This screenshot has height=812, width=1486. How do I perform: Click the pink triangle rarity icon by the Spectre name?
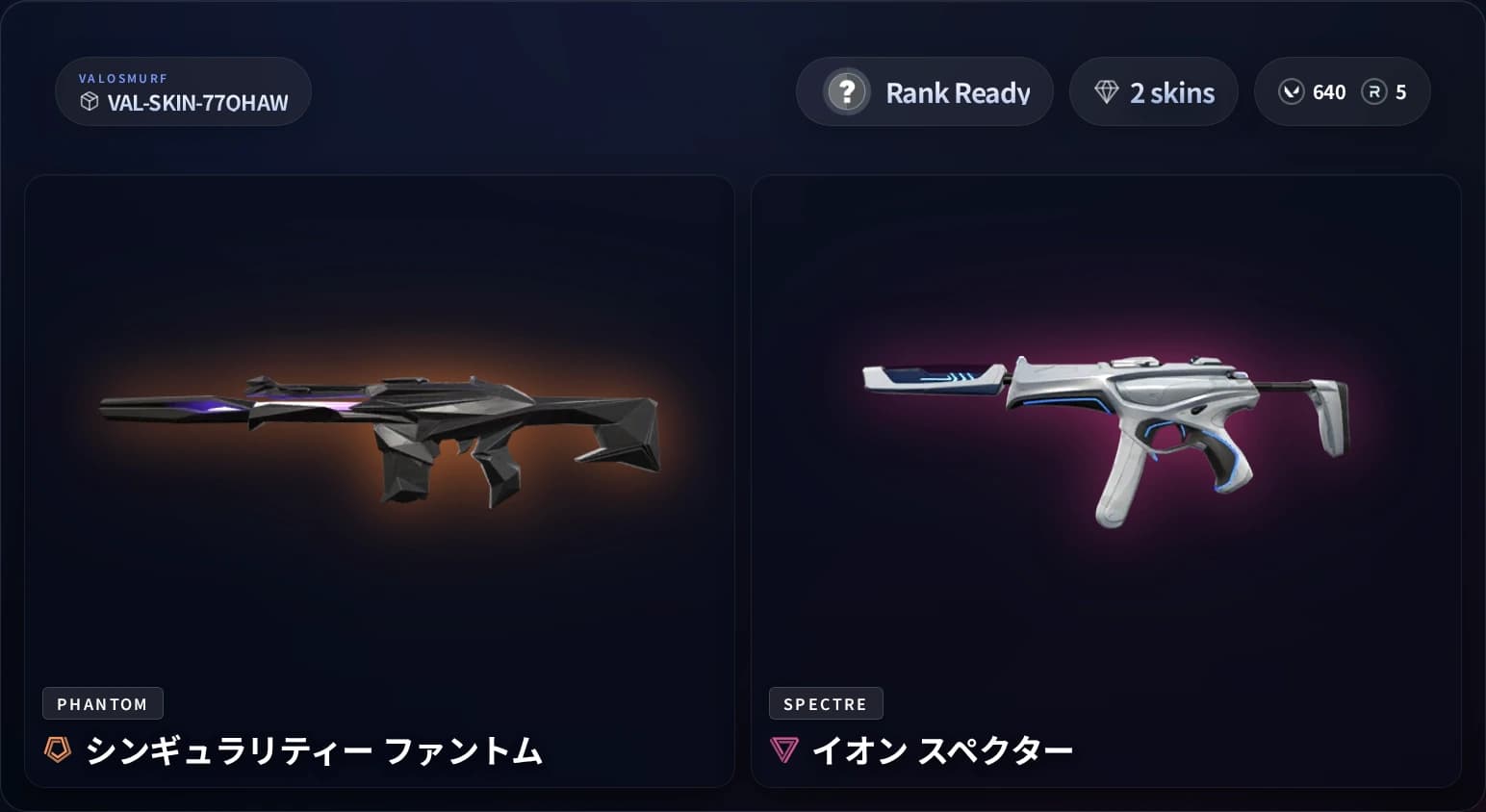point(782,749)
